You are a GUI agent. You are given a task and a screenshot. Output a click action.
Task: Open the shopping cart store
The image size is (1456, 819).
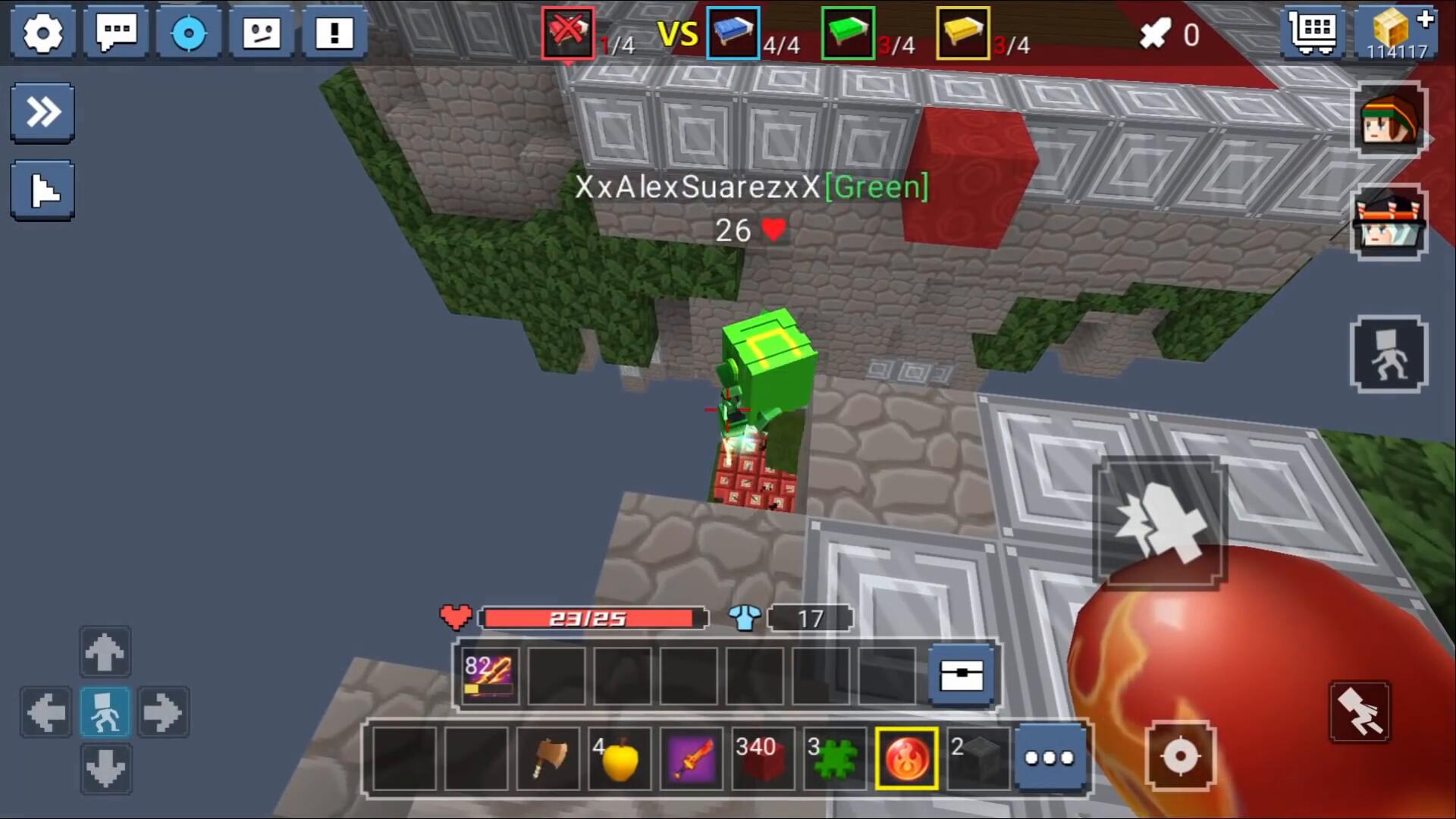pos(1313,33)
